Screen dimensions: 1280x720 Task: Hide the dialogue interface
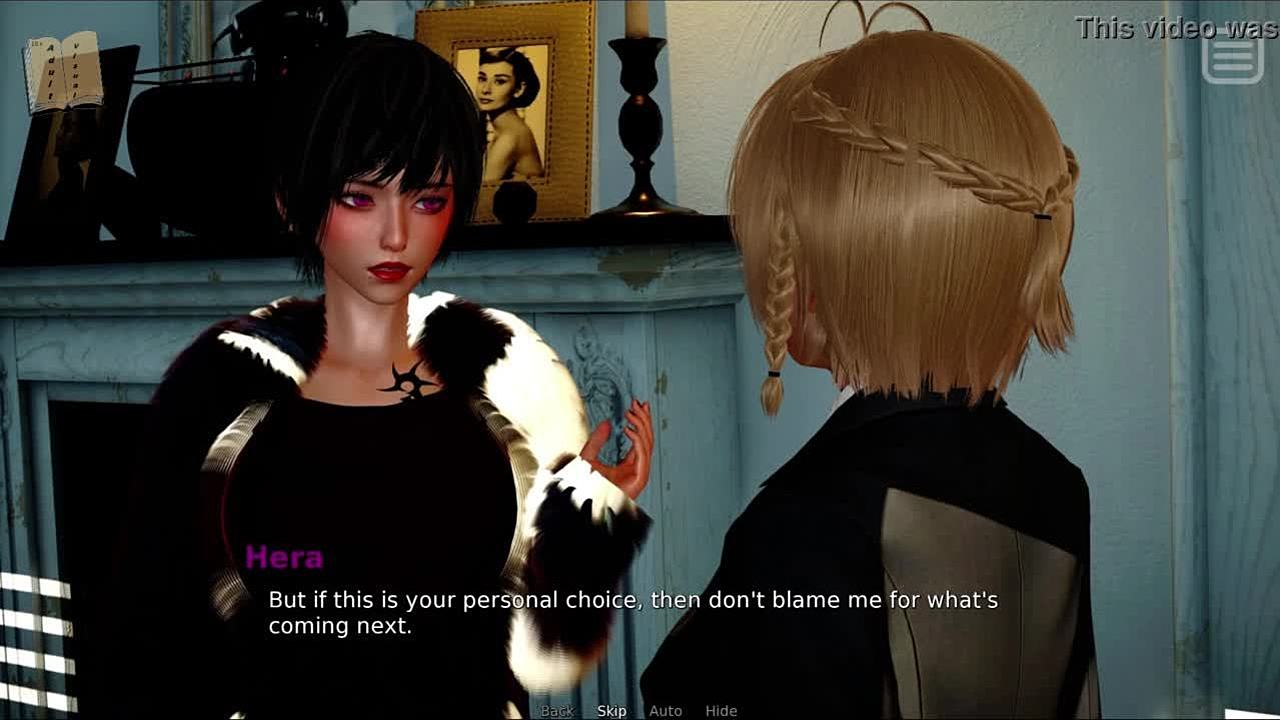pyautogui.click(x=721, y=711)
